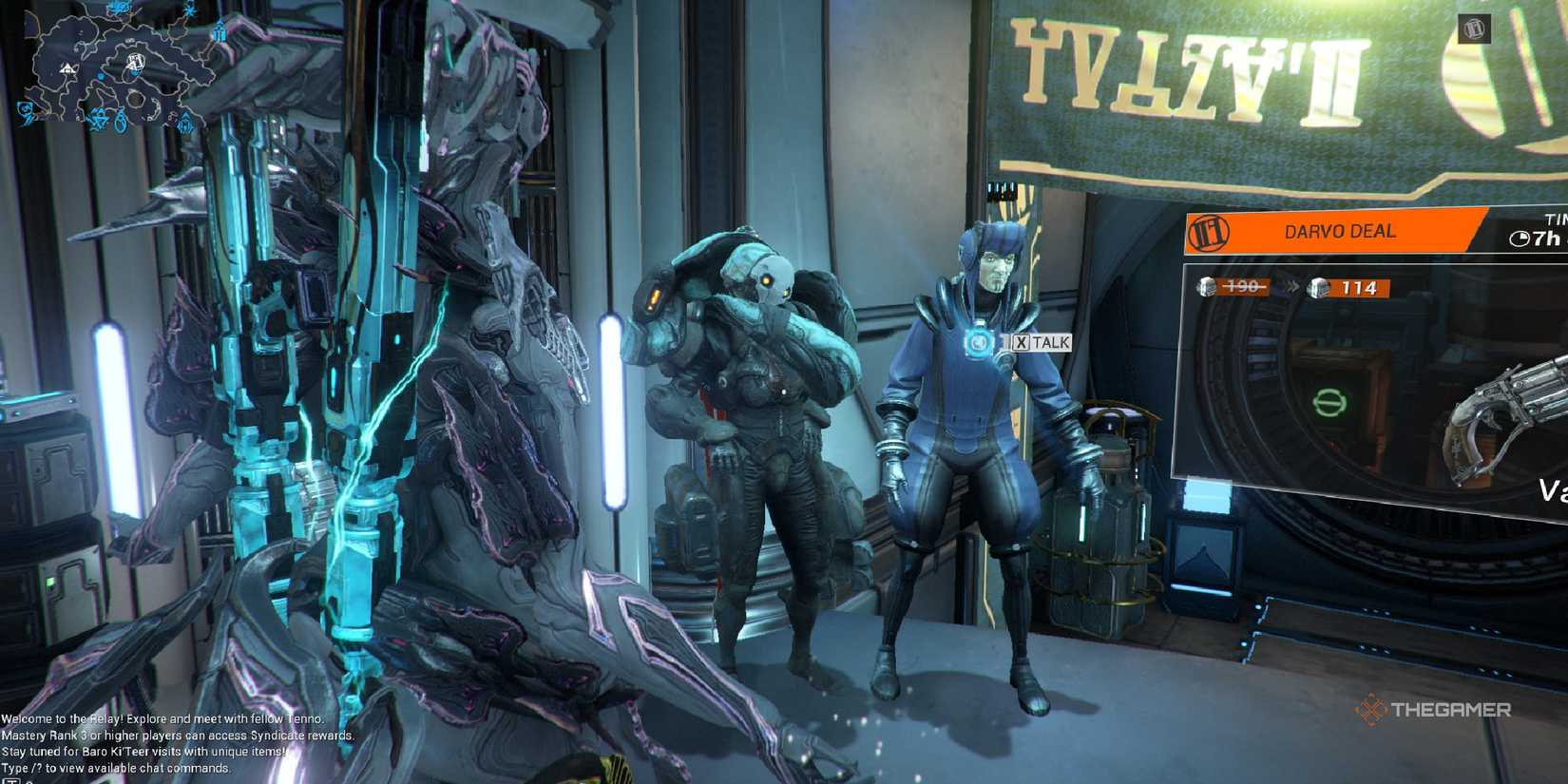Viewport: 1568px width, 784px height.
Task: Click the timer clock icon showing 7h
Action: click(1519, 239)
